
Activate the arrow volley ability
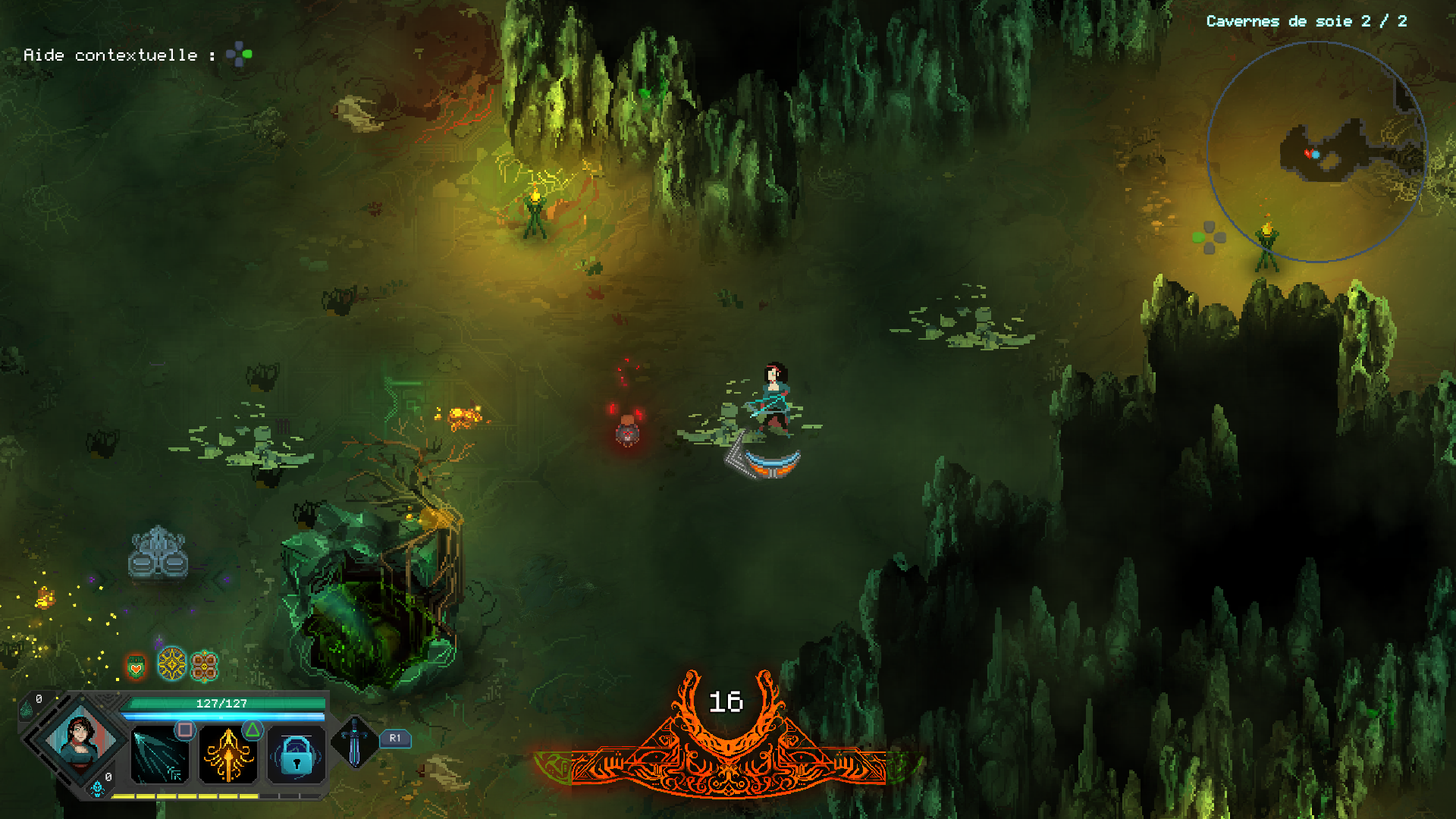(160, 755)
